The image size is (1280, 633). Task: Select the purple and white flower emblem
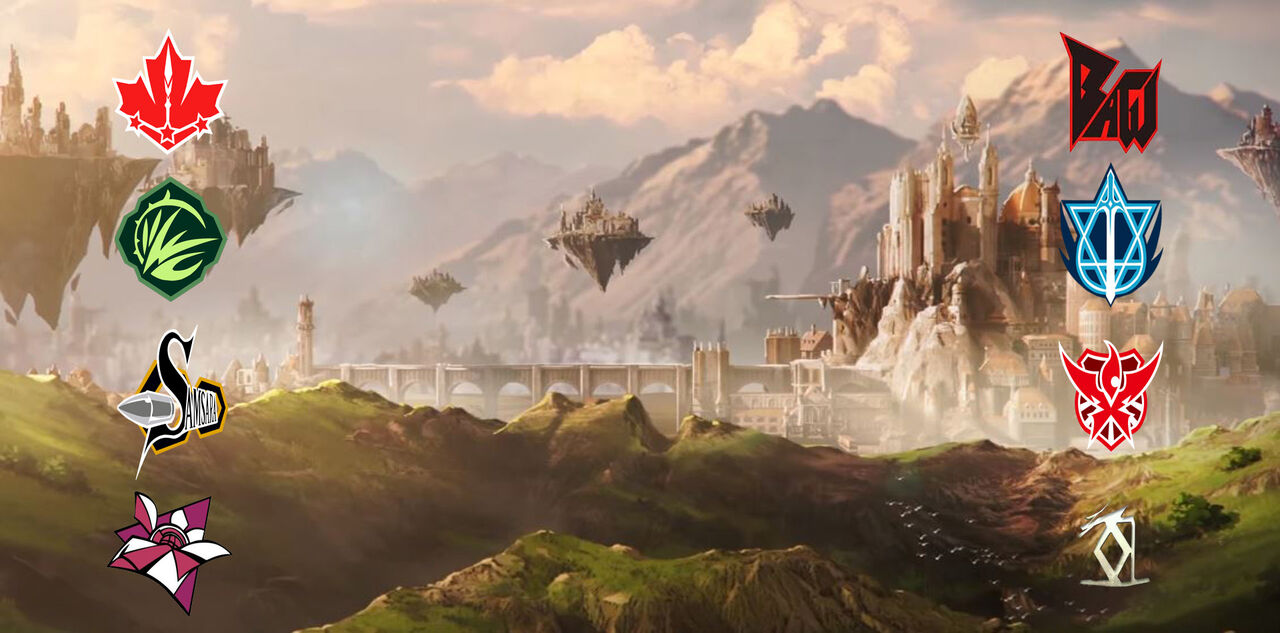[168, 549]
